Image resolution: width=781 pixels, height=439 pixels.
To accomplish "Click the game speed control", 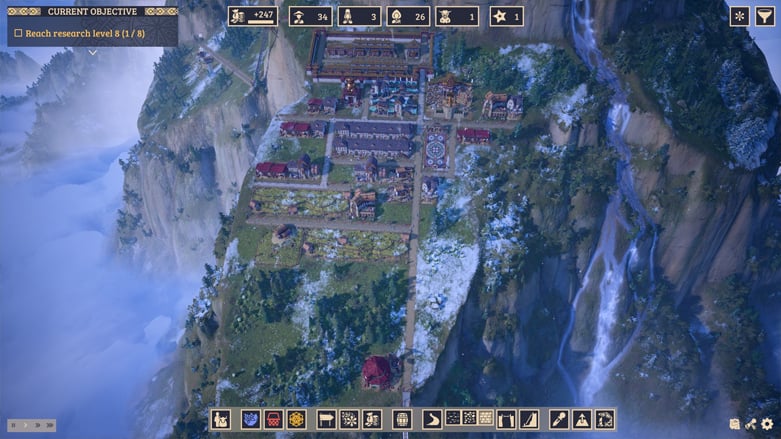I will [32, 425].
